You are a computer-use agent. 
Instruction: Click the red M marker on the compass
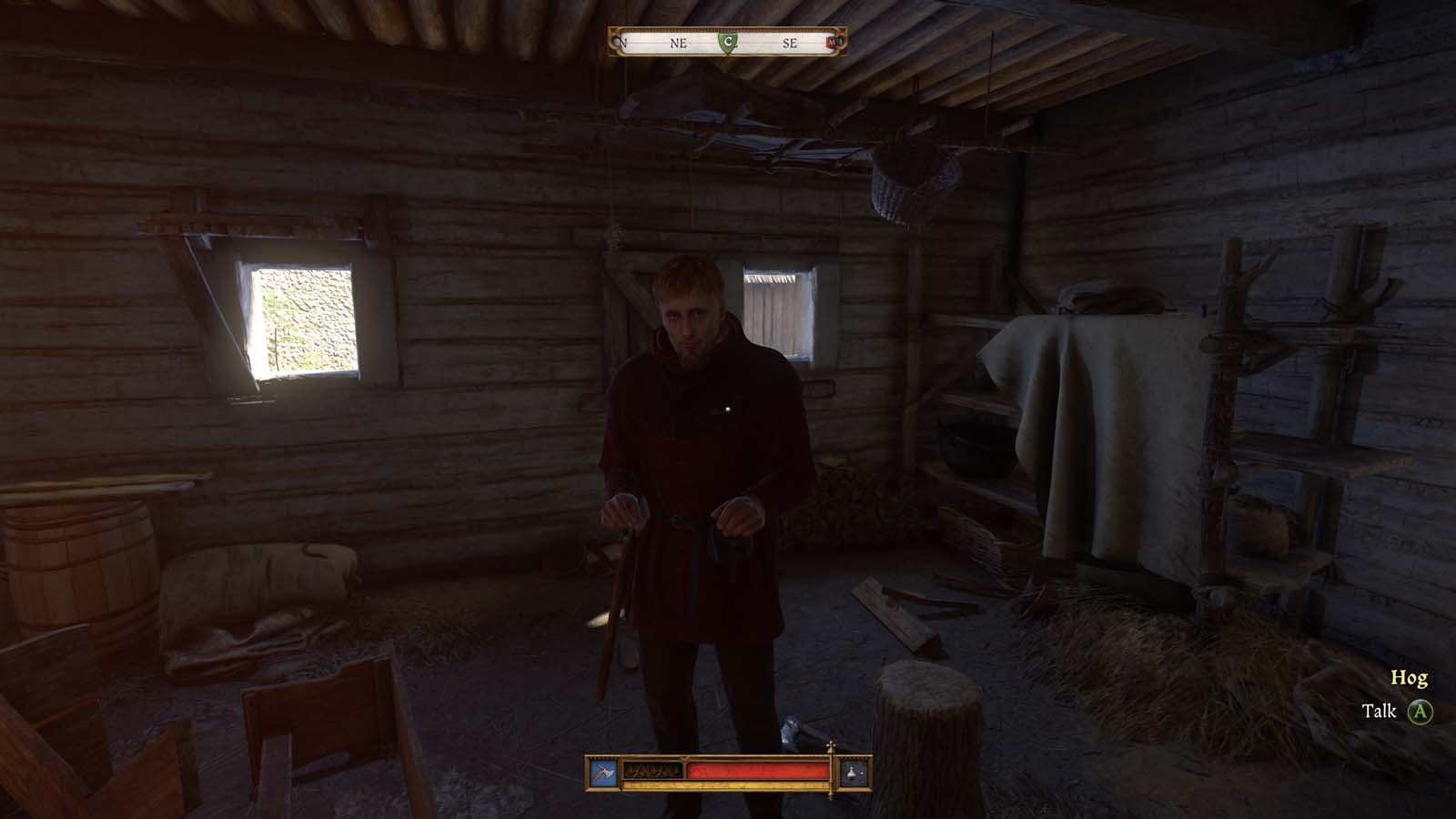coord(831,42)
